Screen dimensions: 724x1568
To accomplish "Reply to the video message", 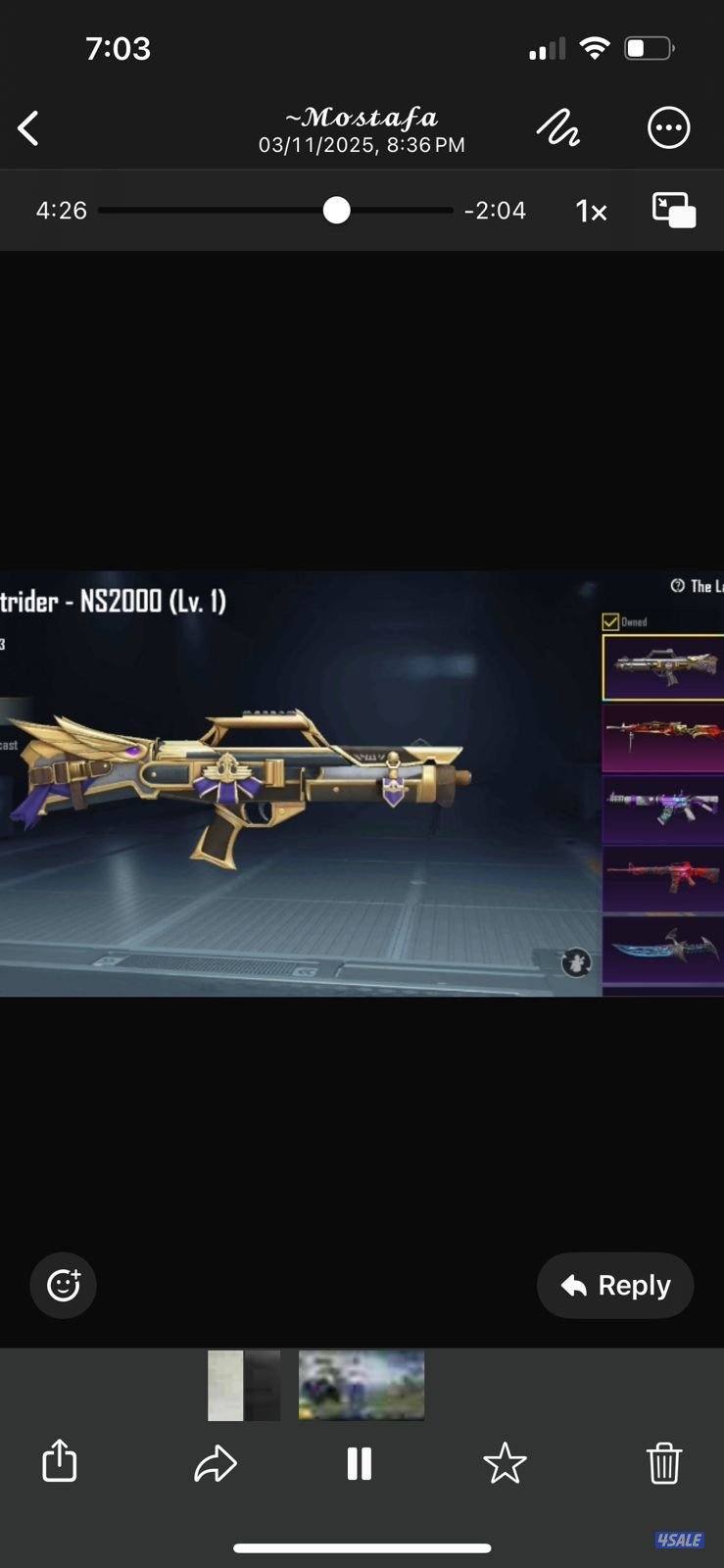I will tap(615, 1285).
